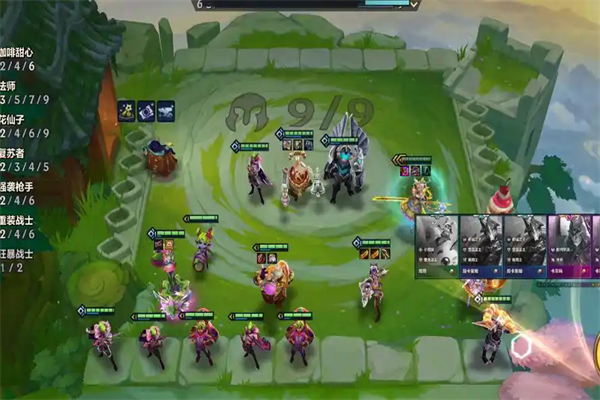This screenshot has height=400, width=600.
Task: Buy the purple-bordered champion shop card
Action: [566, 245]
